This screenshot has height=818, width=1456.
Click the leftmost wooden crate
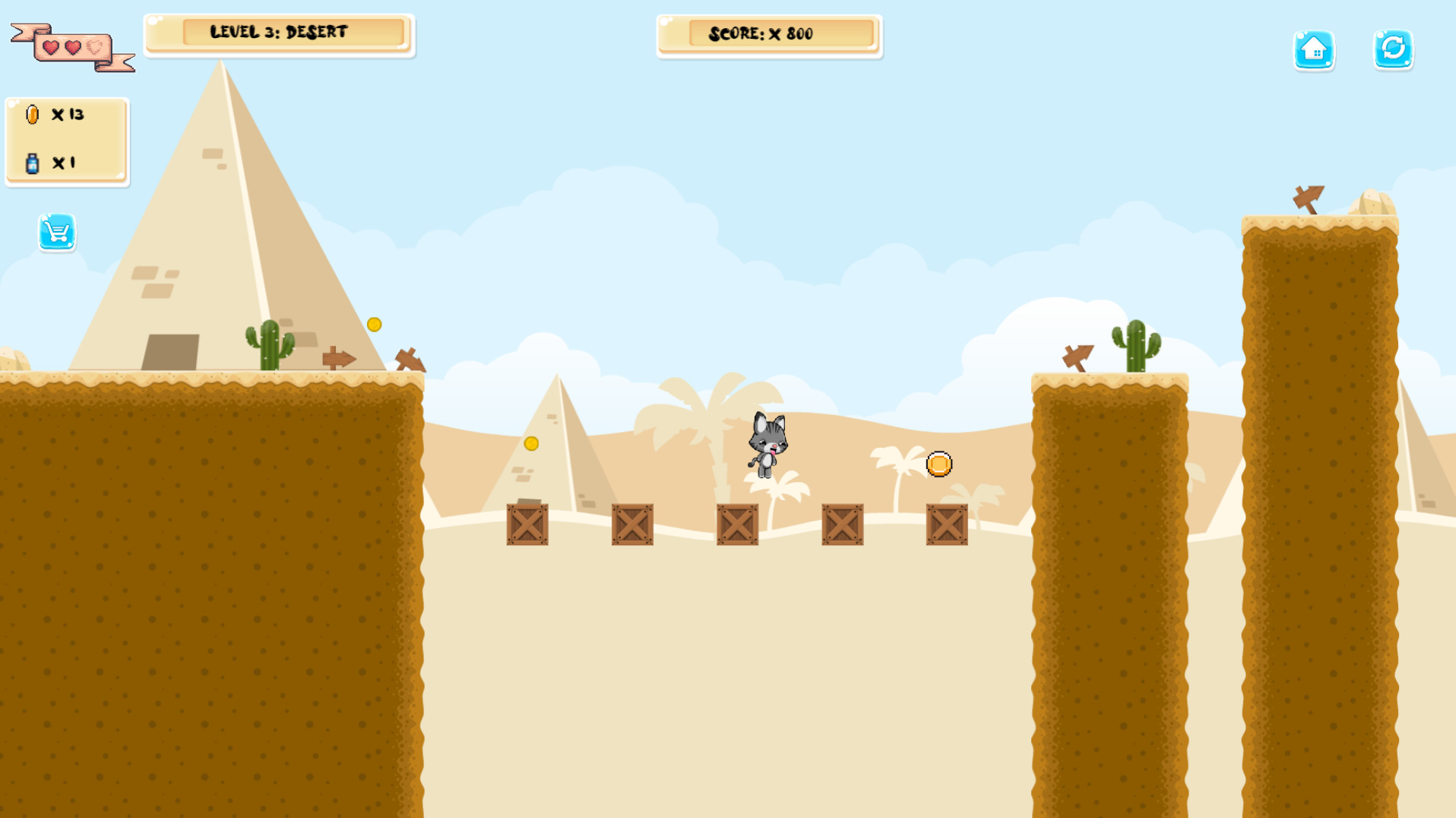(x=527, y=526)
